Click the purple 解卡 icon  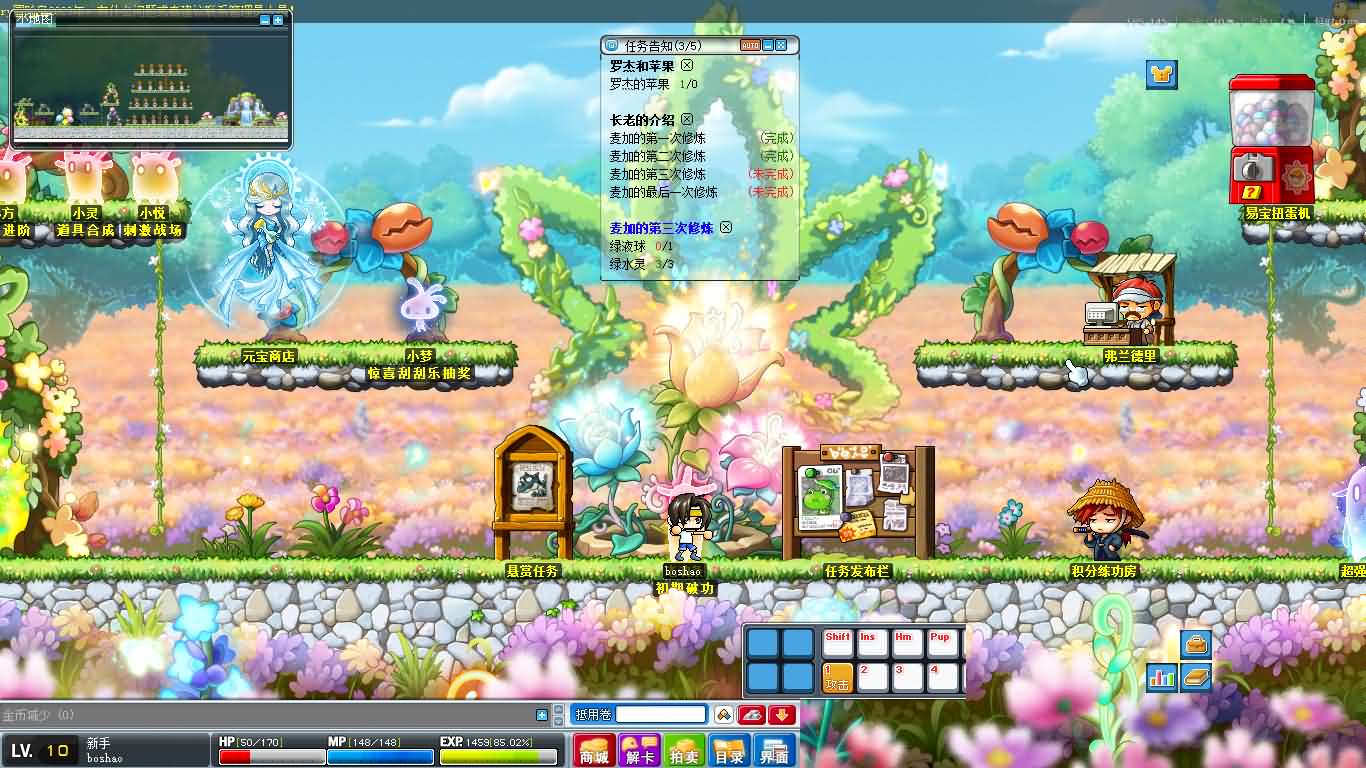(639, 751)
